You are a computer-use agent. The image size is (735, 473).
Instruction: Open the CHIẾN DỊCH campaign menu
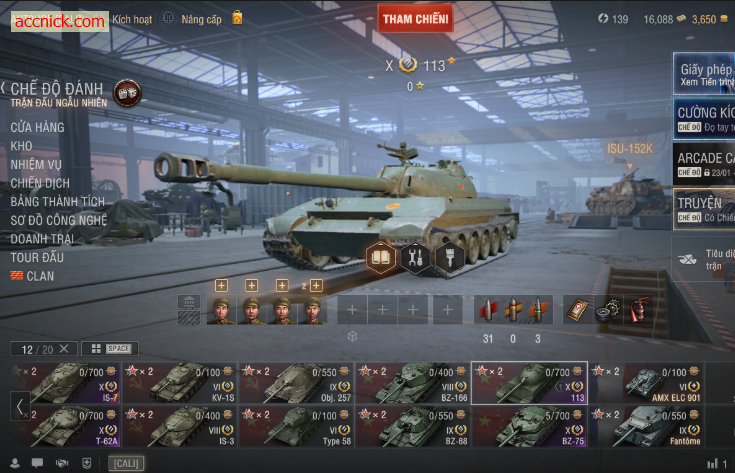click(40, 183)
